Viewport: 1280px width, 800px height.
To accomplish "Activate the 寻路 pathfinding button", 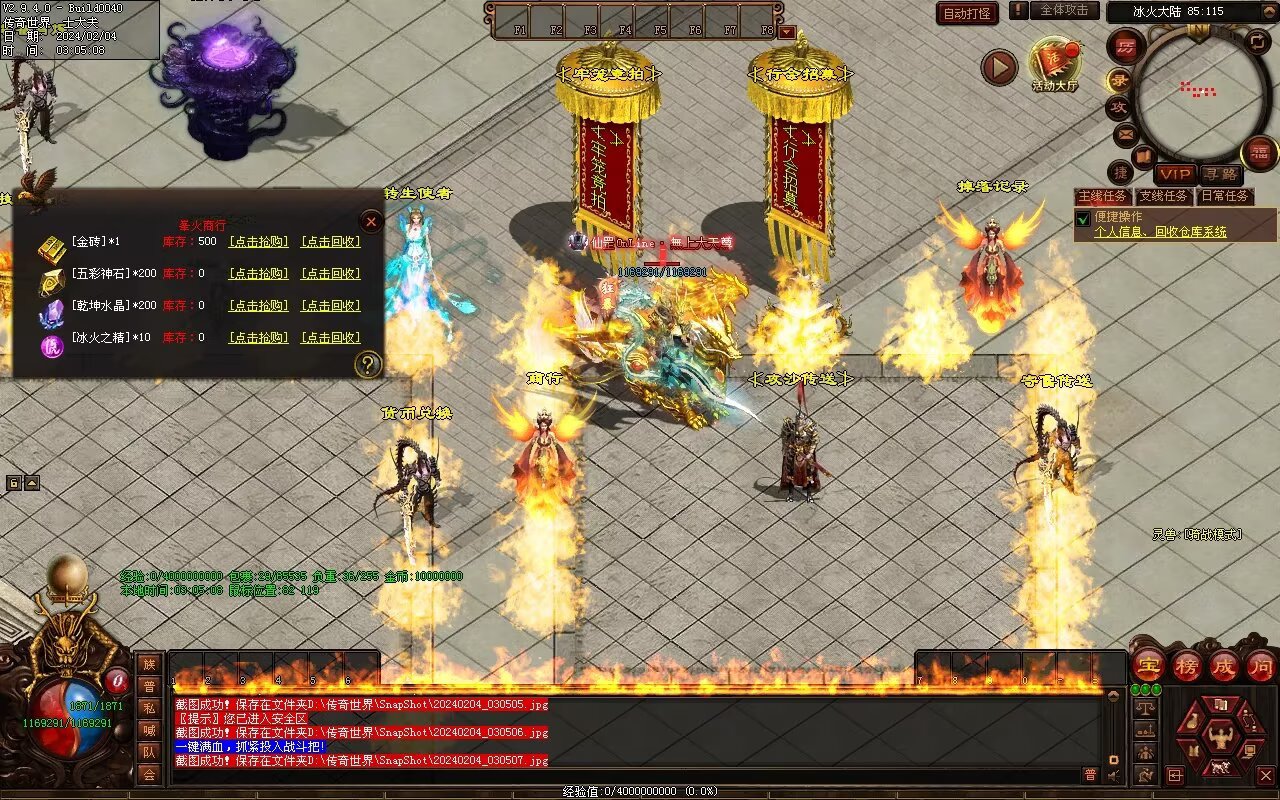I will (x=1219, y=174).
